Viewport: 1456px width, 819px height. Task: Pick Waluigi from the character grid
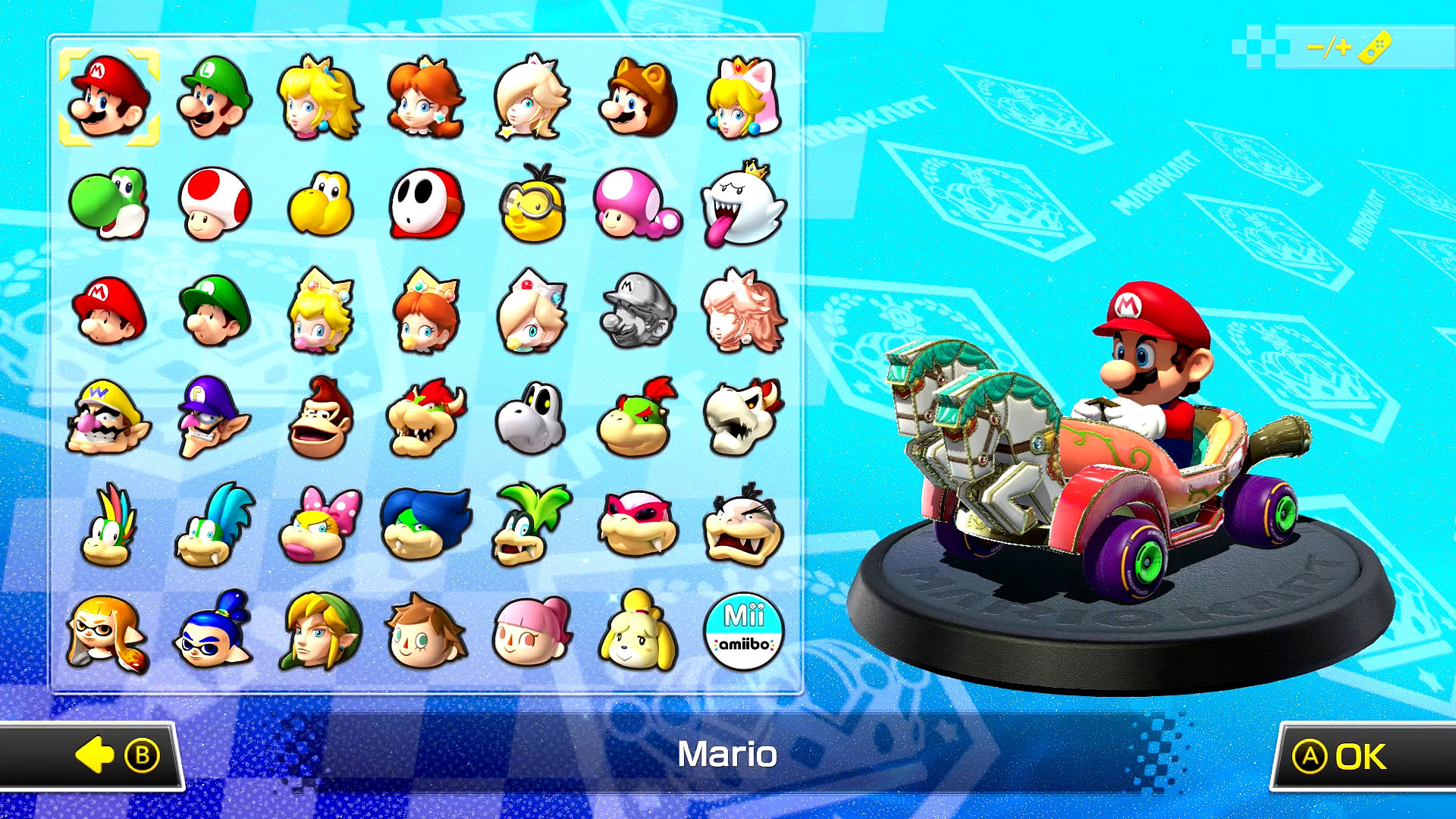[215, 416]
